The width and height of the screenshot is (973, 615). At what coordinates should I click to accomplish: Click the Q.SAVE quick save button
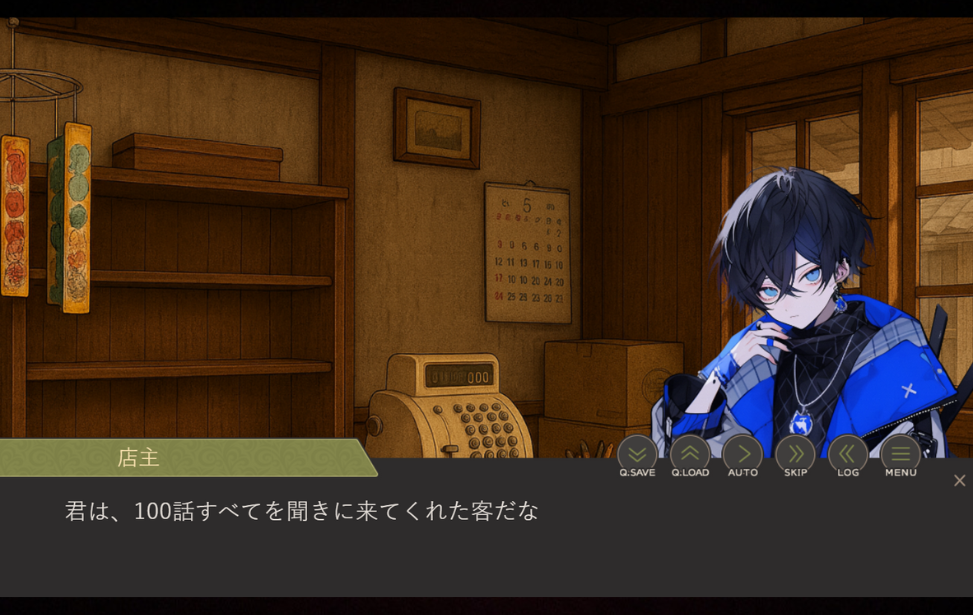[637, 455]
